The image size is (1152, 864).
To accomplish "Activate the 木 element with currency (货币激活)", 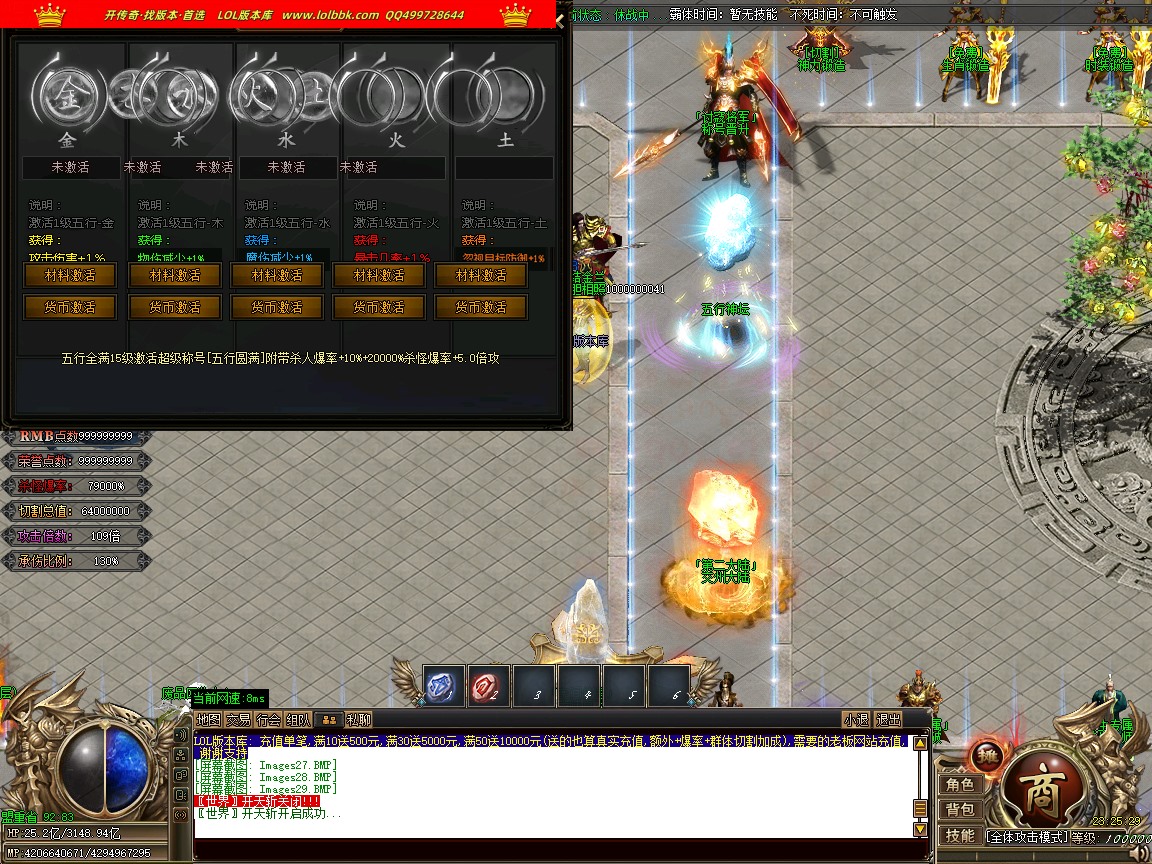I will point(174,307).
